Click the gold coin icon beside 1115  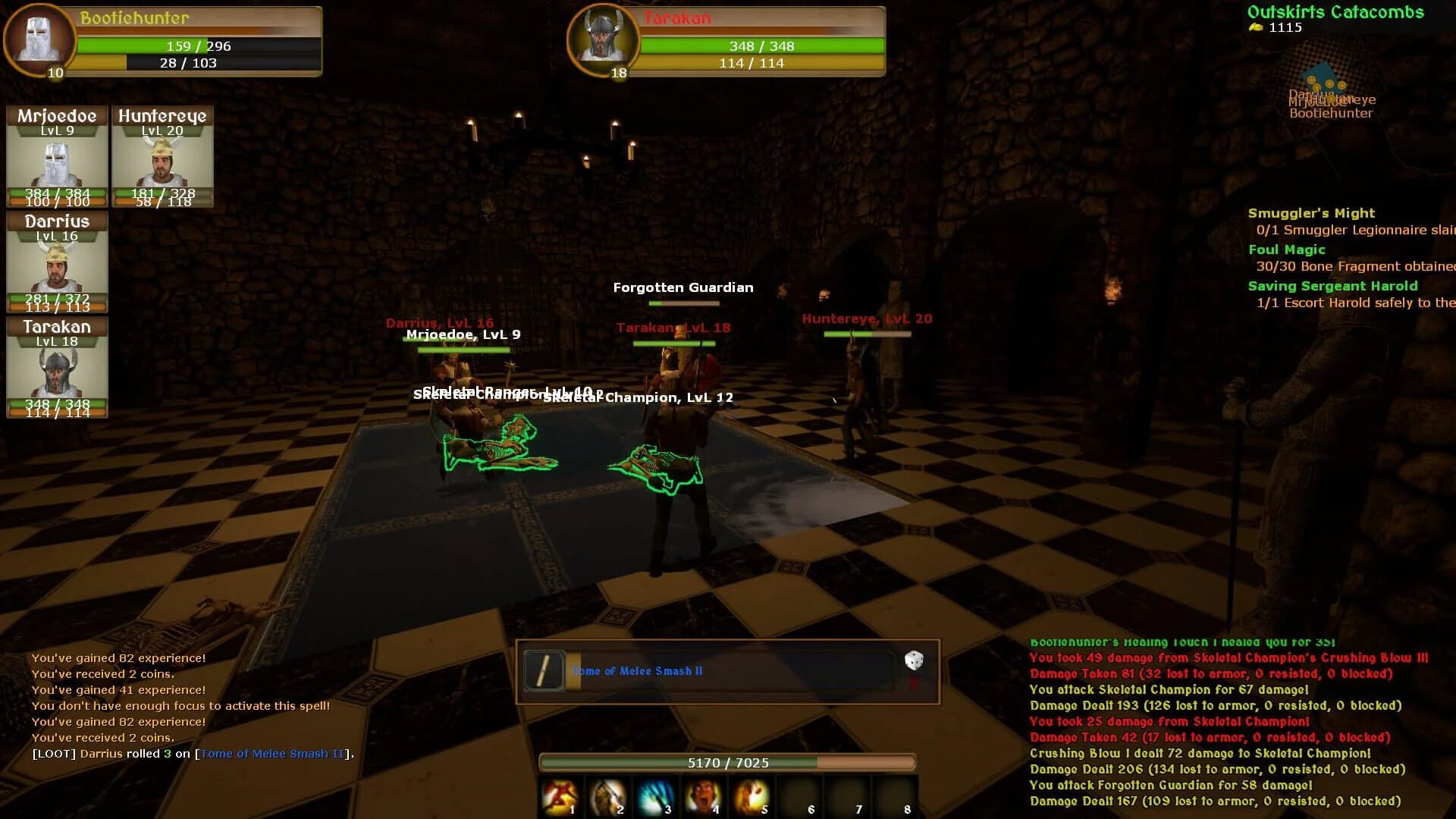(x=1255, y=27)
